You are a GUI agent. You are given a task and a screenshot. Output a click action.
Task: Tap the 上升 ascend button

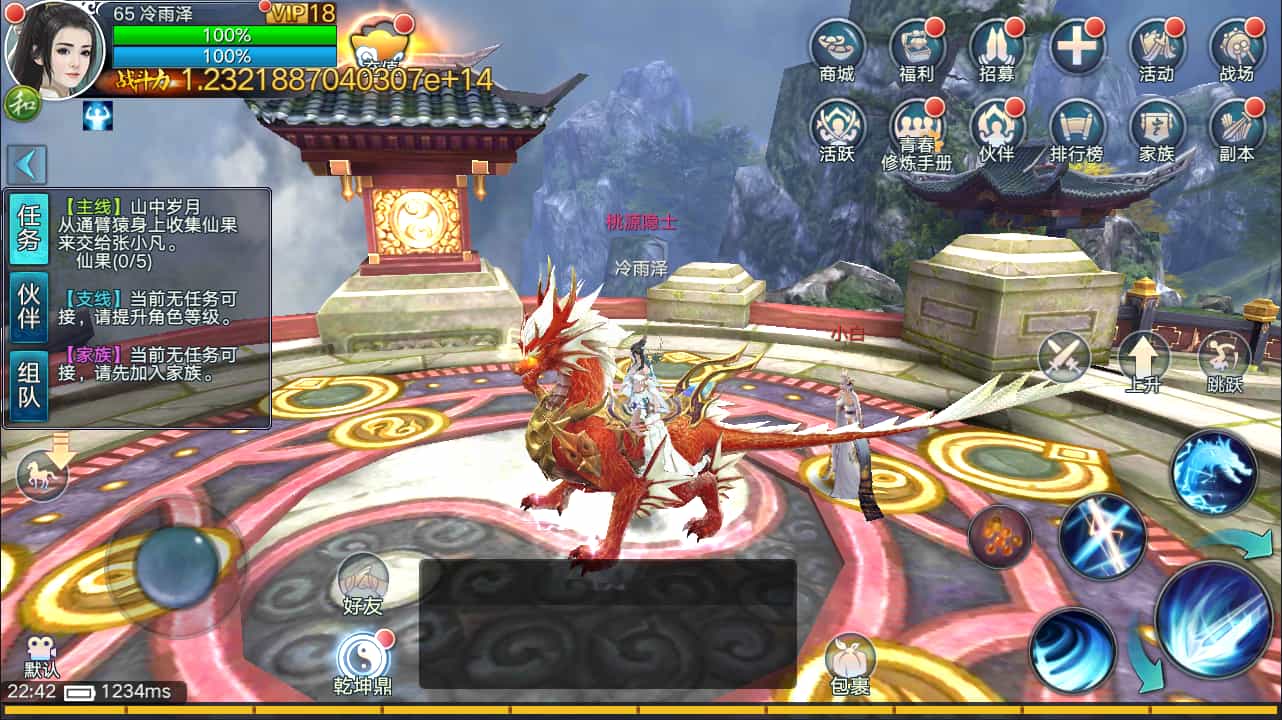1143,360
